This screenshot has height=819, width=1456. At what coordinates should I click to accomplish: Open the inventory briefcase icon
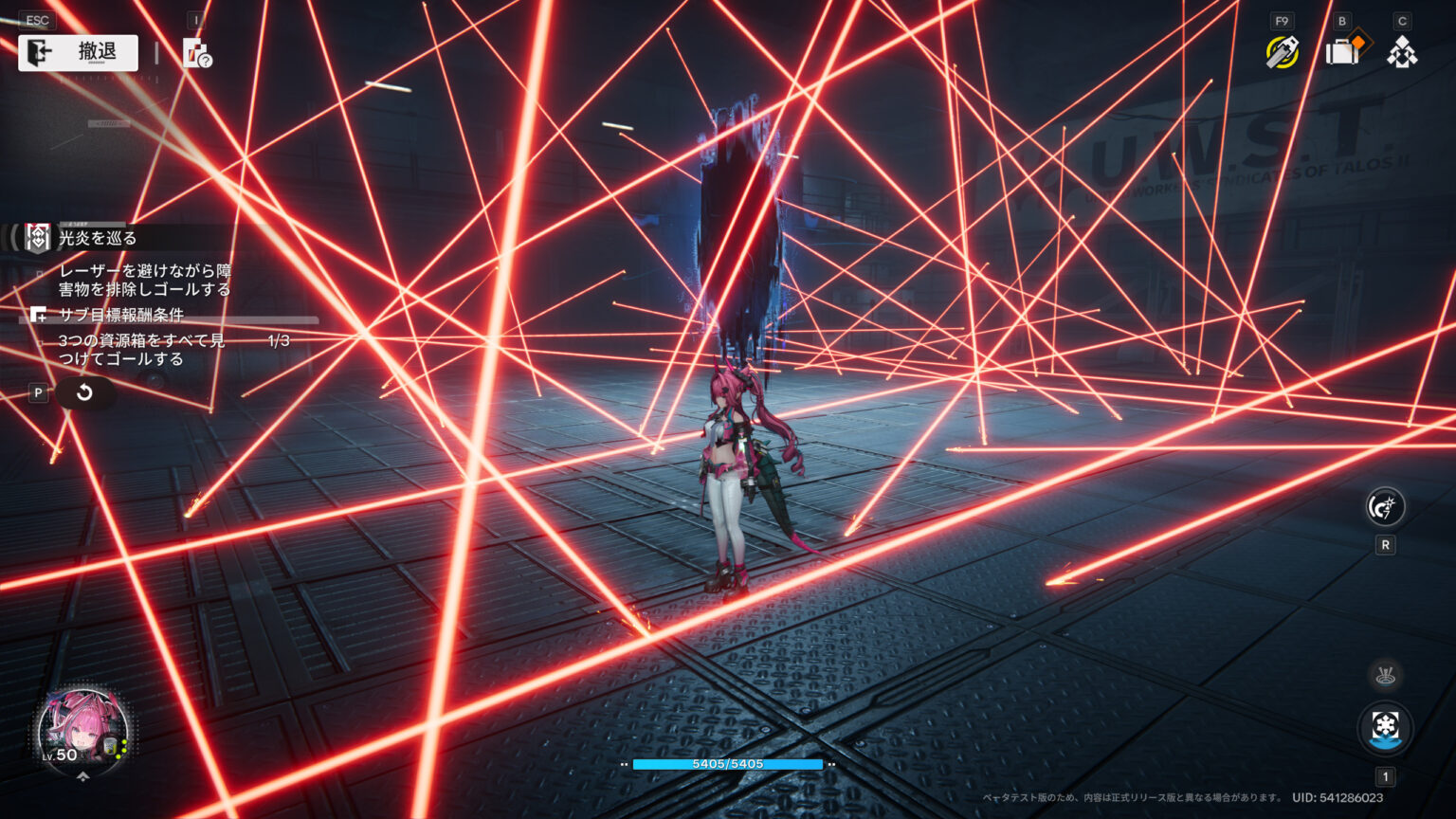(x=1340, y=54)
